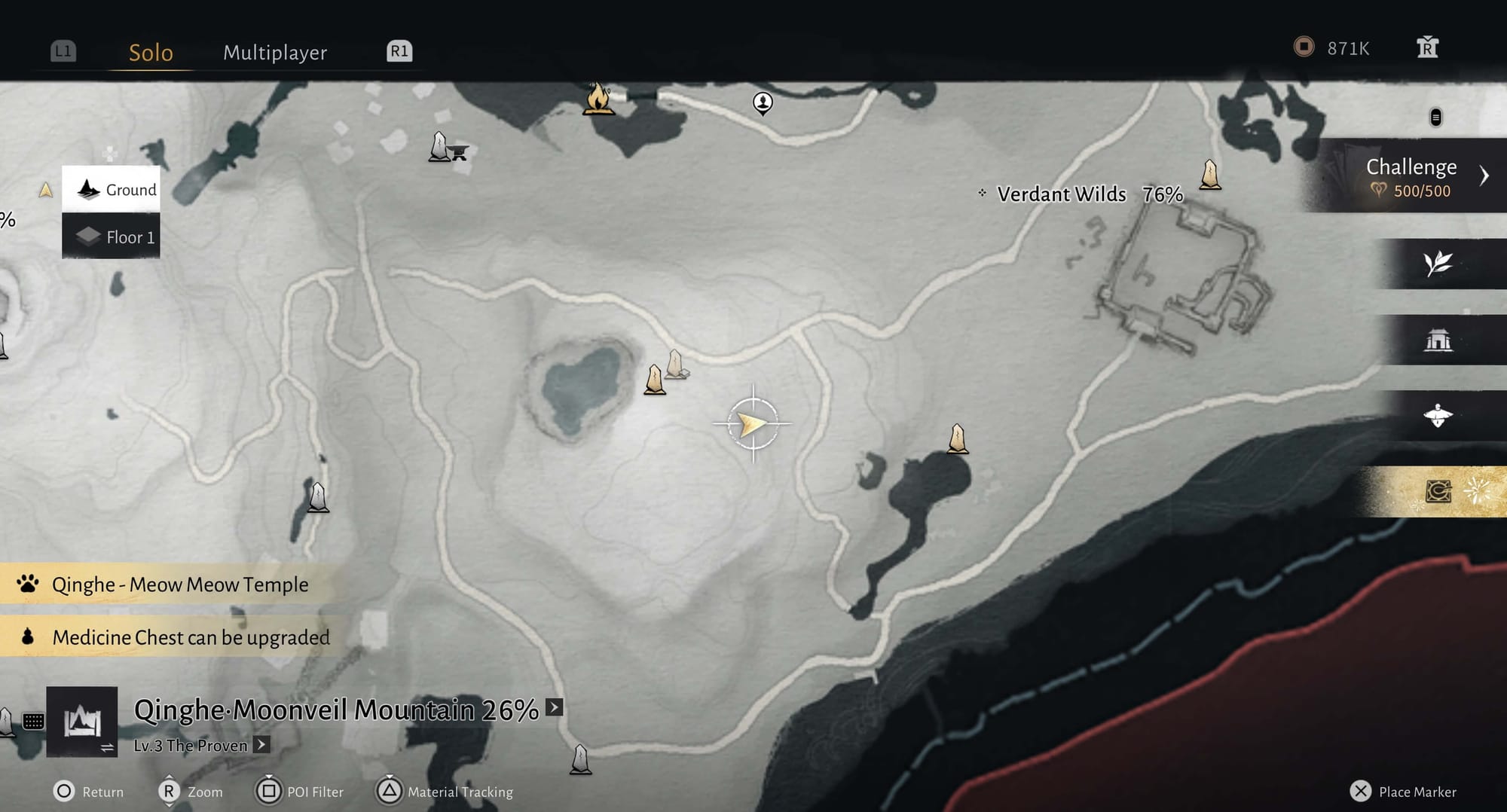Click the region swap map icon
1507x812 pixels.
point(82,722)
